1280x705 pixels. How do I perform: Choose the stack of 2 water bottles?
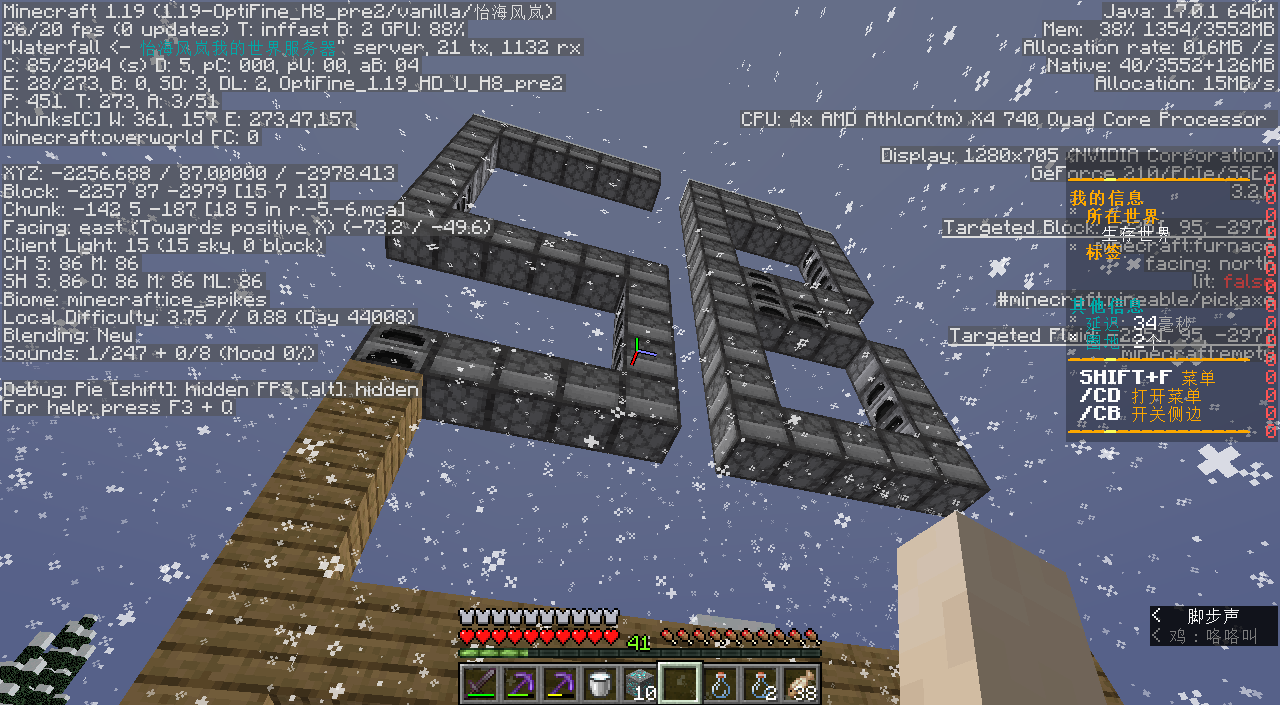759,684
